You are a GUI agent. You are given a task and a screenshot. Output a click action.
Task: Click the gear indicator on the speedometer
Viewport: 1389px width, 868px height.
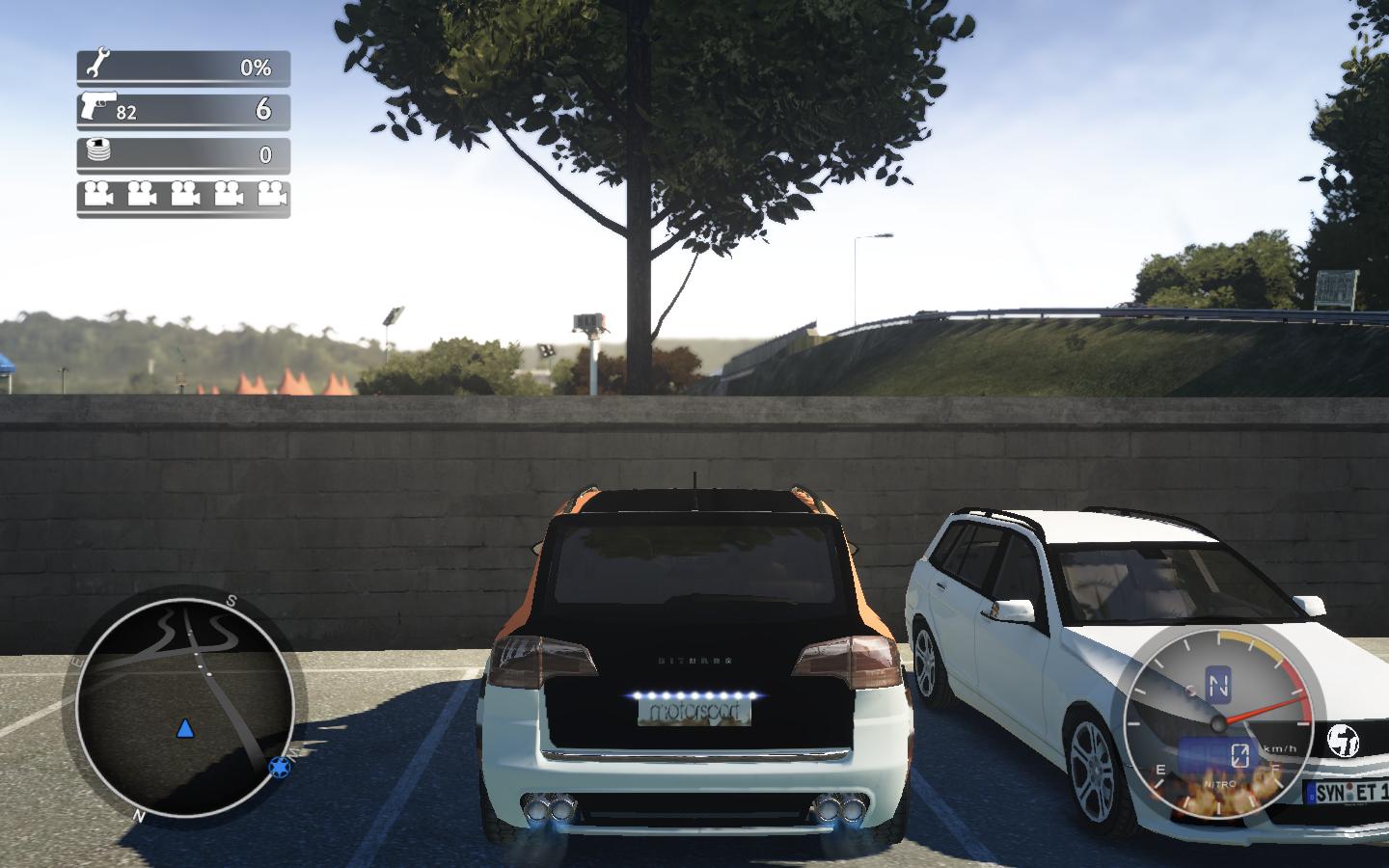(1219, 686)
